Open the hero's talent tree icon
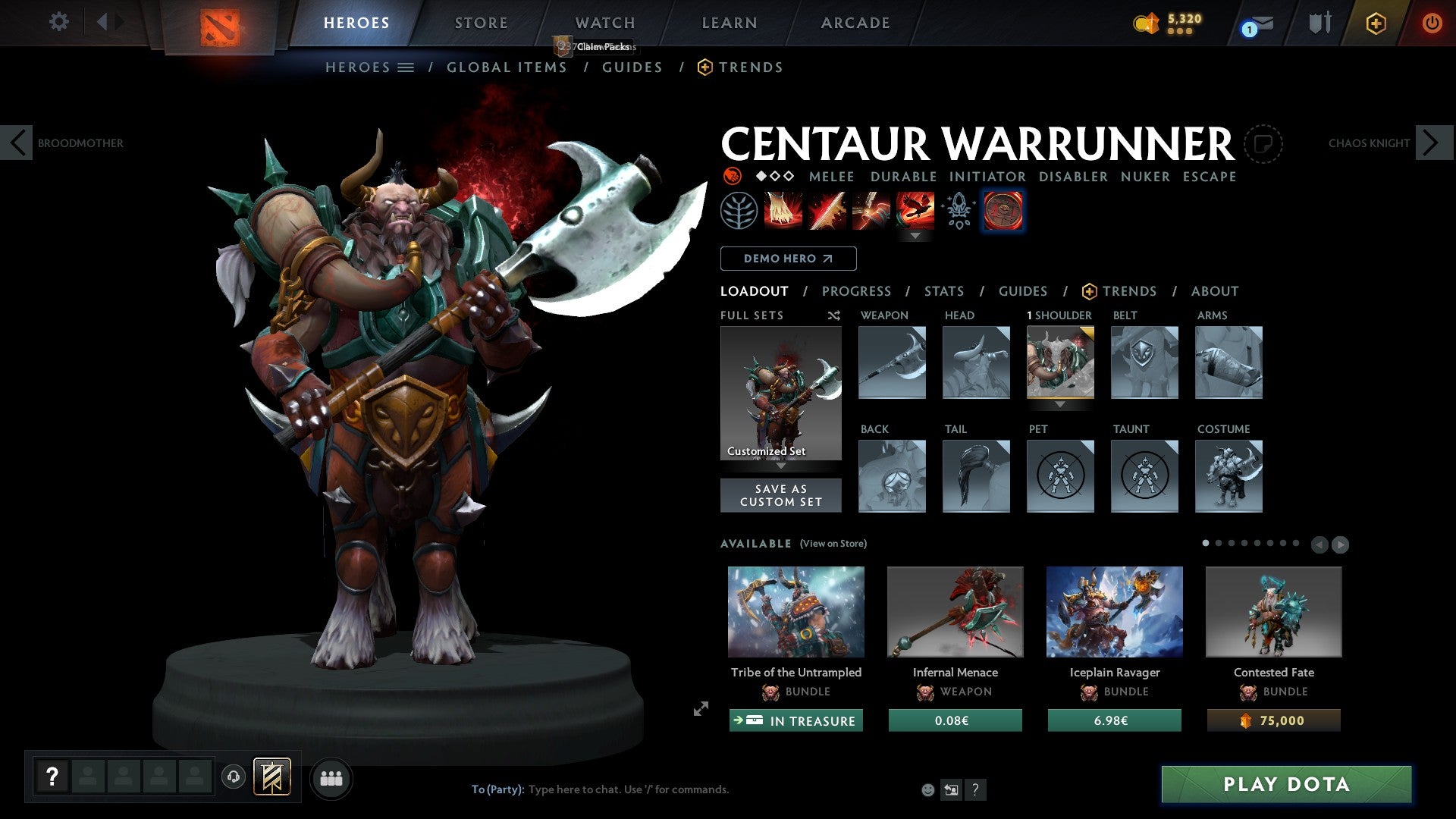Screen dimensions: 1456x819 (741, 212)
